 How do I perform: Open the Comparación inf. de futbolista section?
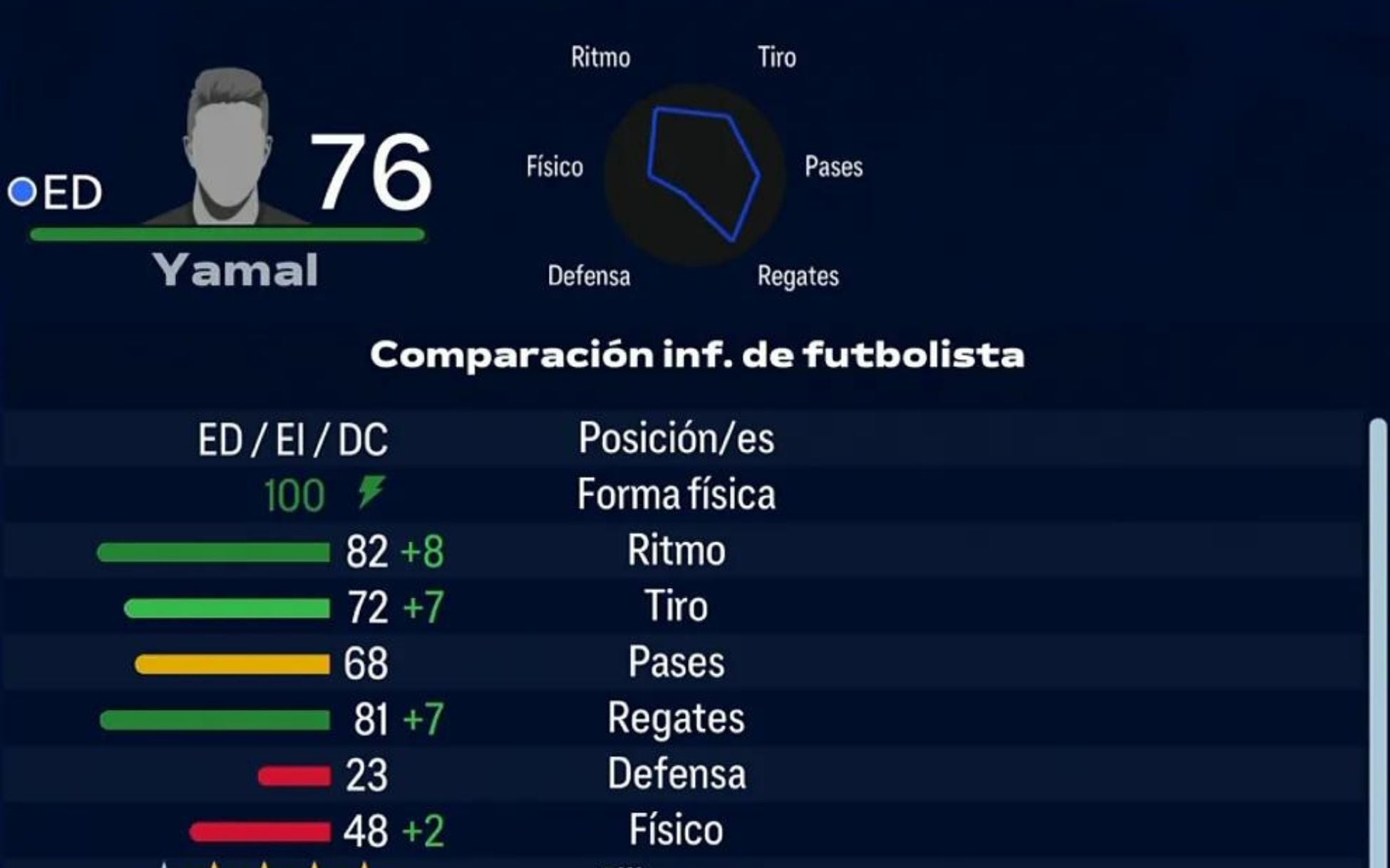[x=695, y=356]
